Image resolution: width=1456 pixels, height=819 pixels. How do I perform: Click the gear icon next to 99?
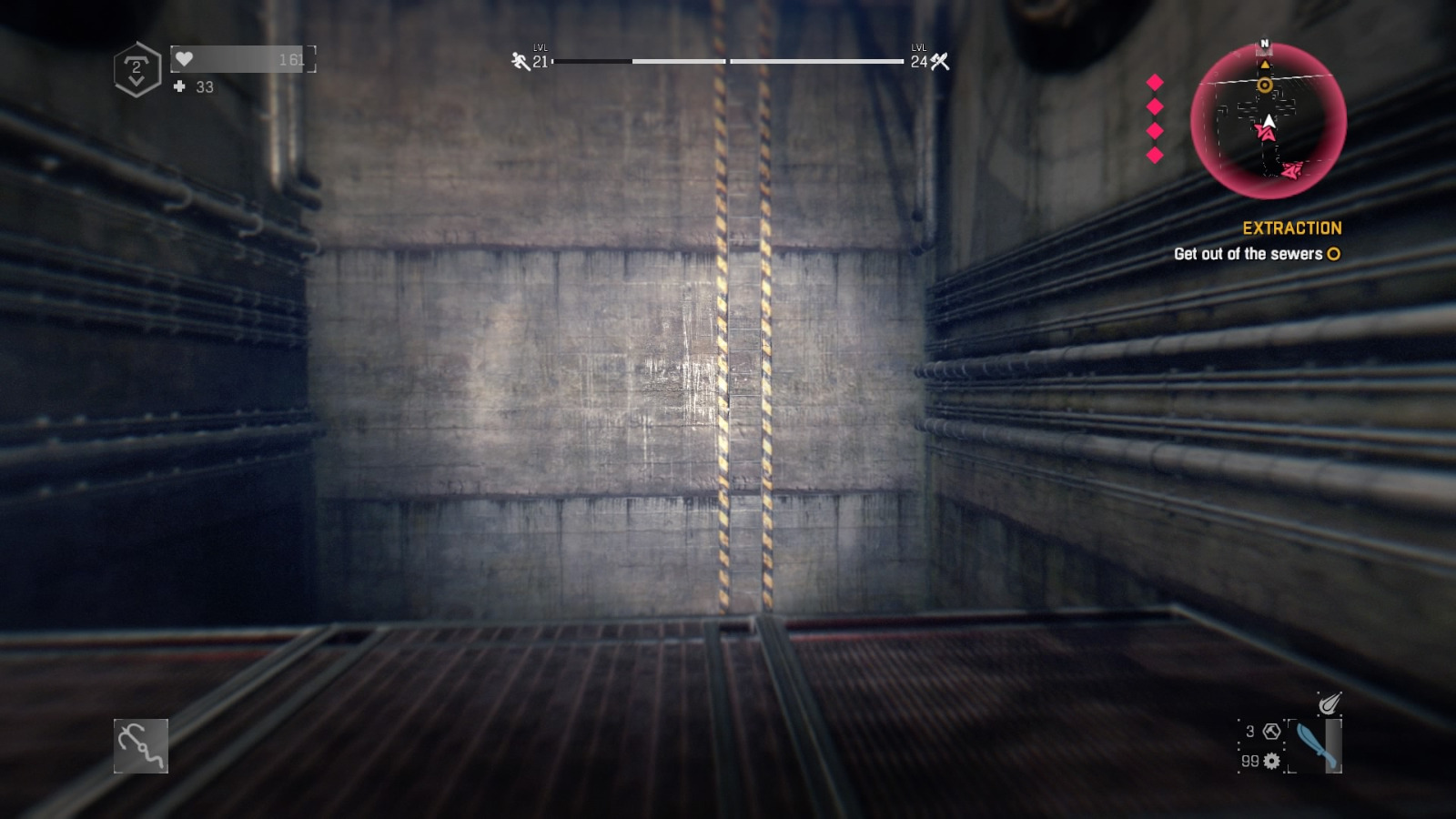point(1271,762)
